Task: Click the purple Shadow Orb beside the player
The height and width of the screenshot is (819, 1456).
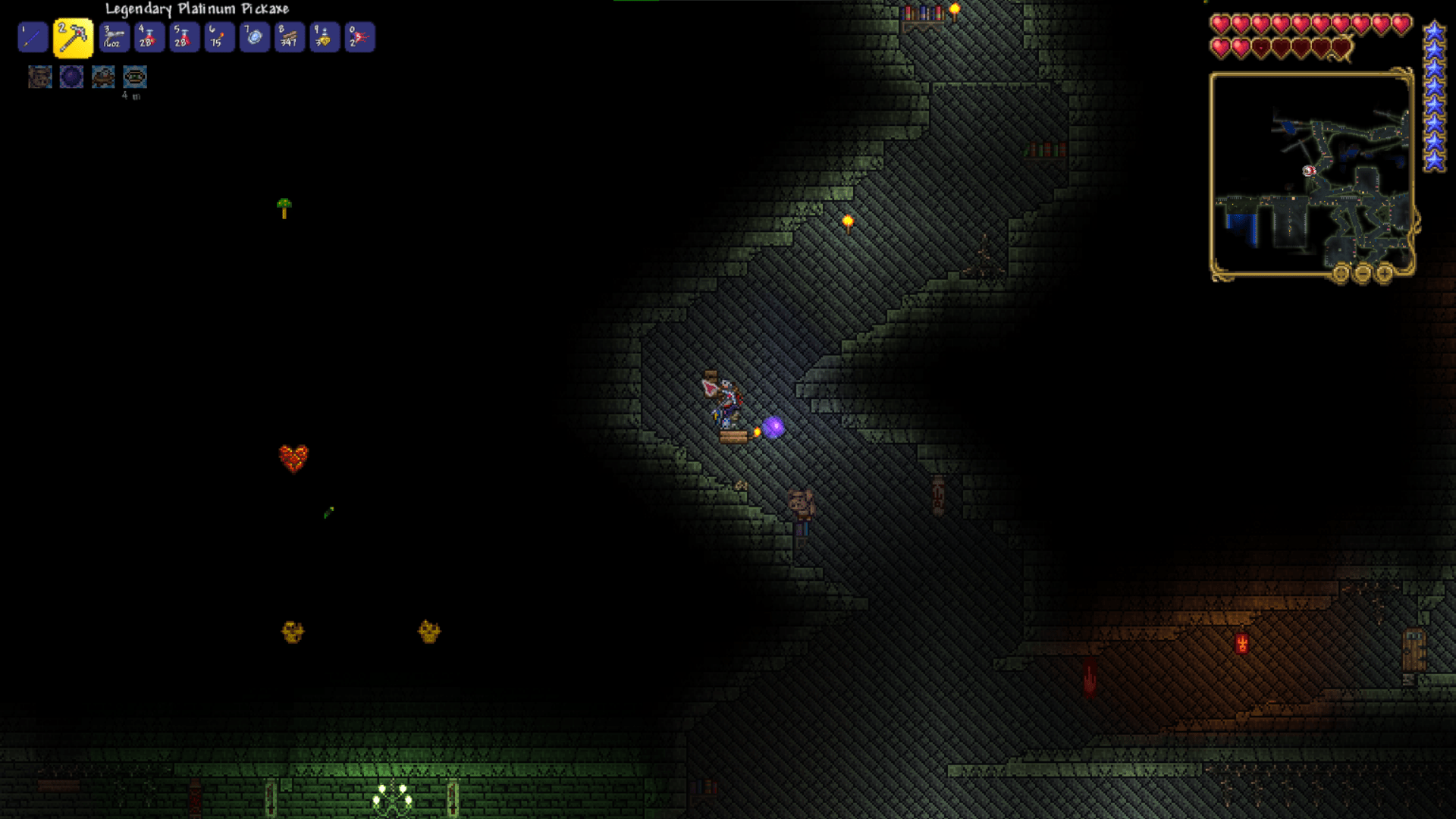Action: 773,429
